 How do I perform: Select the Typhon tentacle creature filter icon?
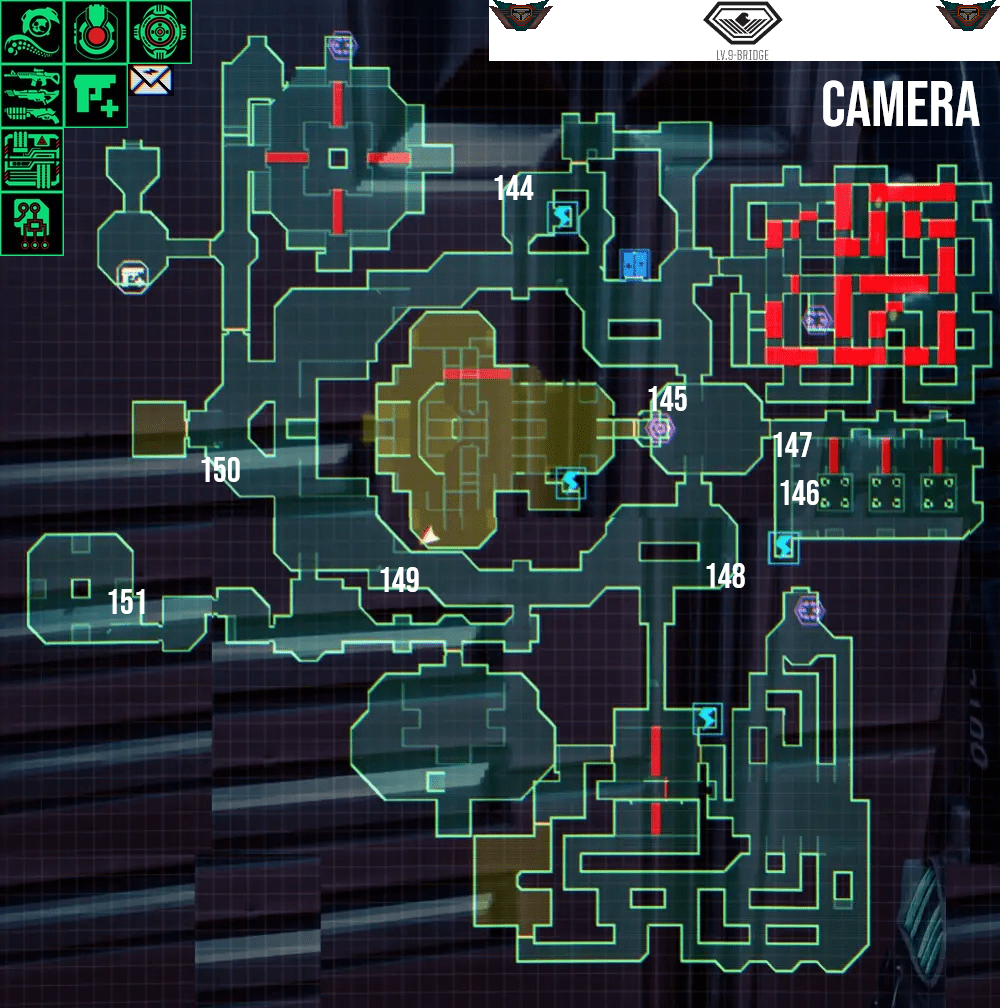(31, 31)
